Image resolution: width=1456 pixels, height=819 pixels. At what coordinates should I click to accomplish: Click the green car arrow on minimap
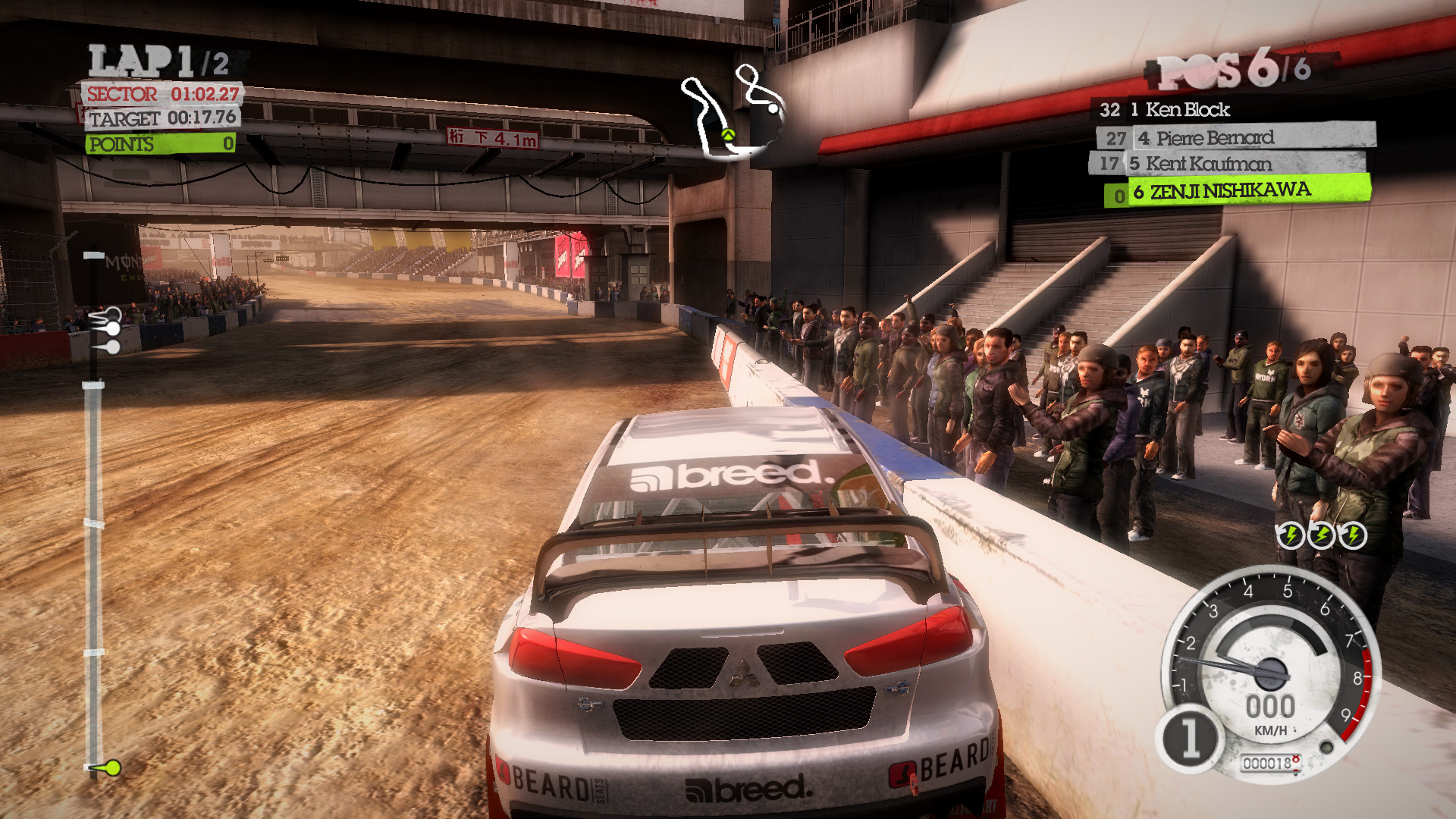728,135
